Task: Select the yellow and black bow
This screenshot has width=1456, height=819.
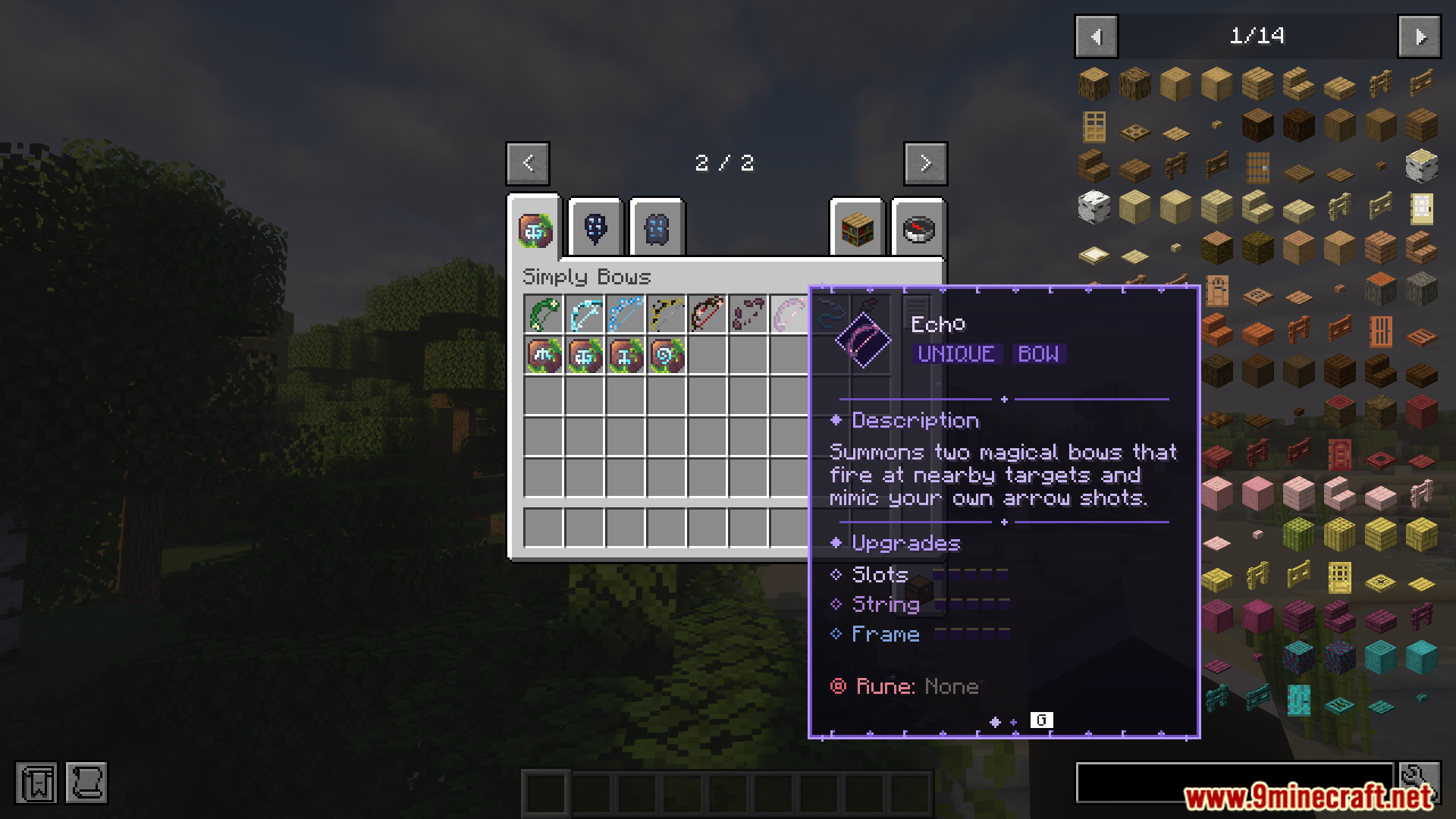Action: [x=667, y=314]
